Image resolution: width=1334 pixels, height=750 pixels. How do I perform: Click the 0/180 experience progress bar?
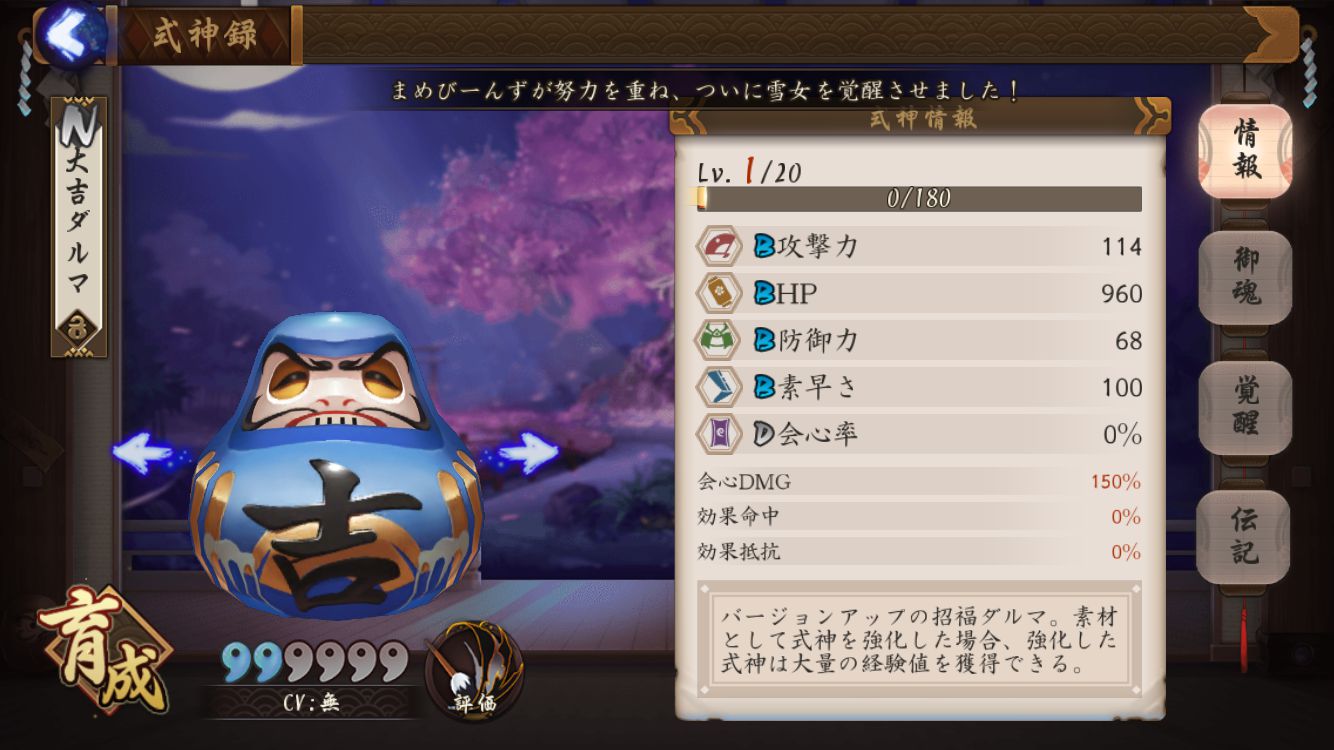pyautogui.click(x=918, y=198)
